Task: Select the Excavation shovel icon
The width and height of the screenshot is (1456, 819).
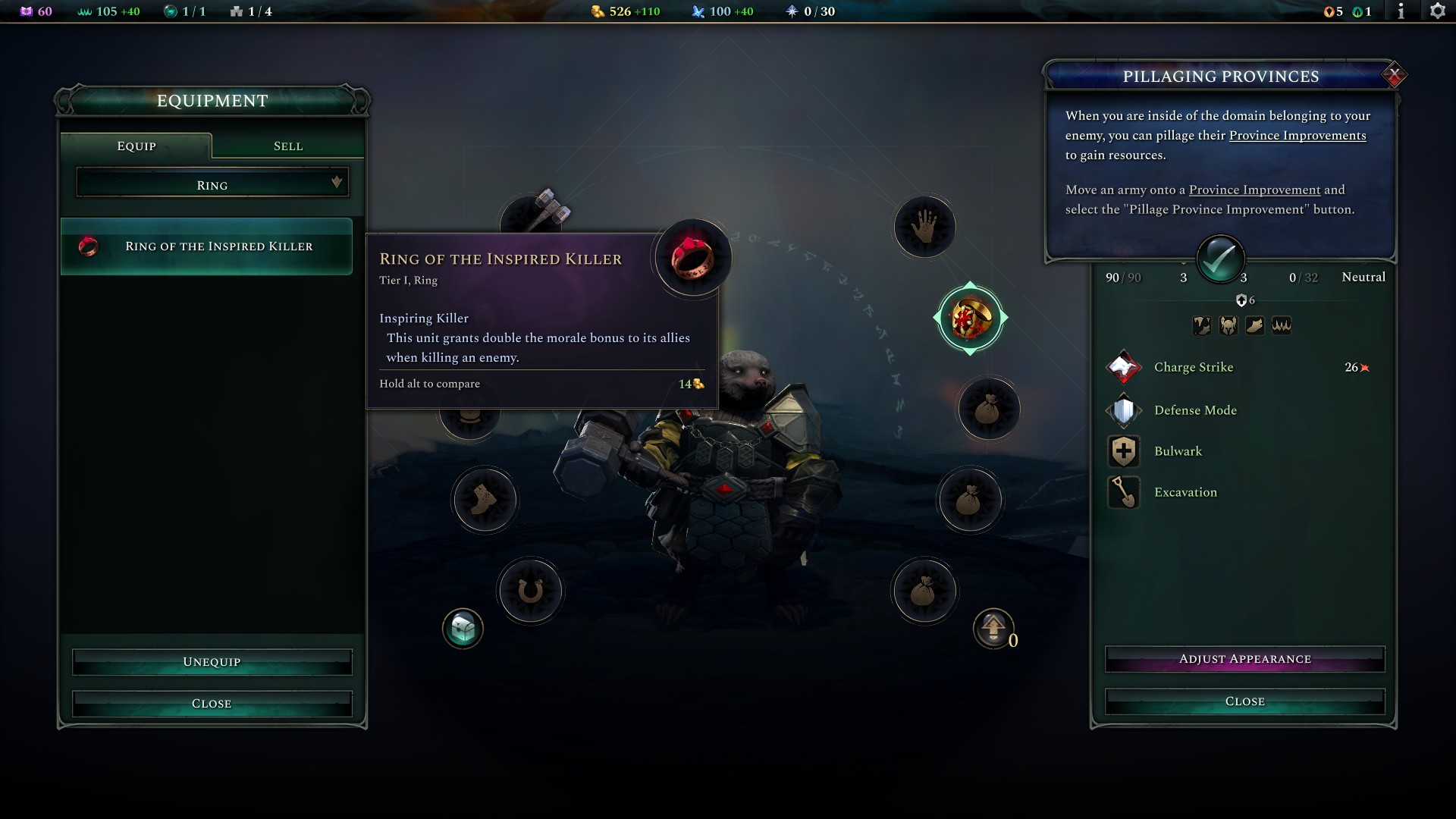Action: point(1124,492)
